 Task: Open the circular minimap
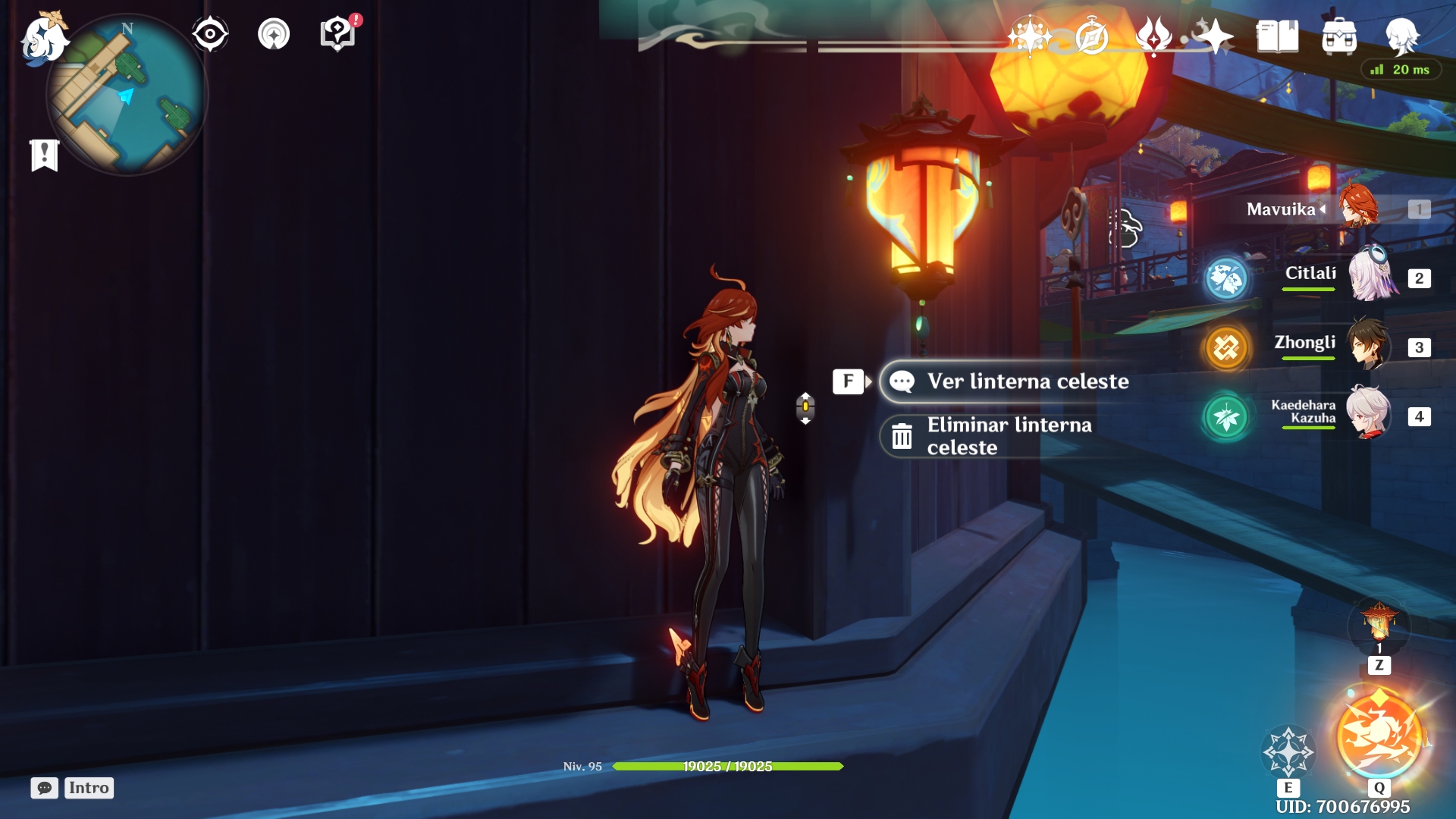[x=129, y=96]
